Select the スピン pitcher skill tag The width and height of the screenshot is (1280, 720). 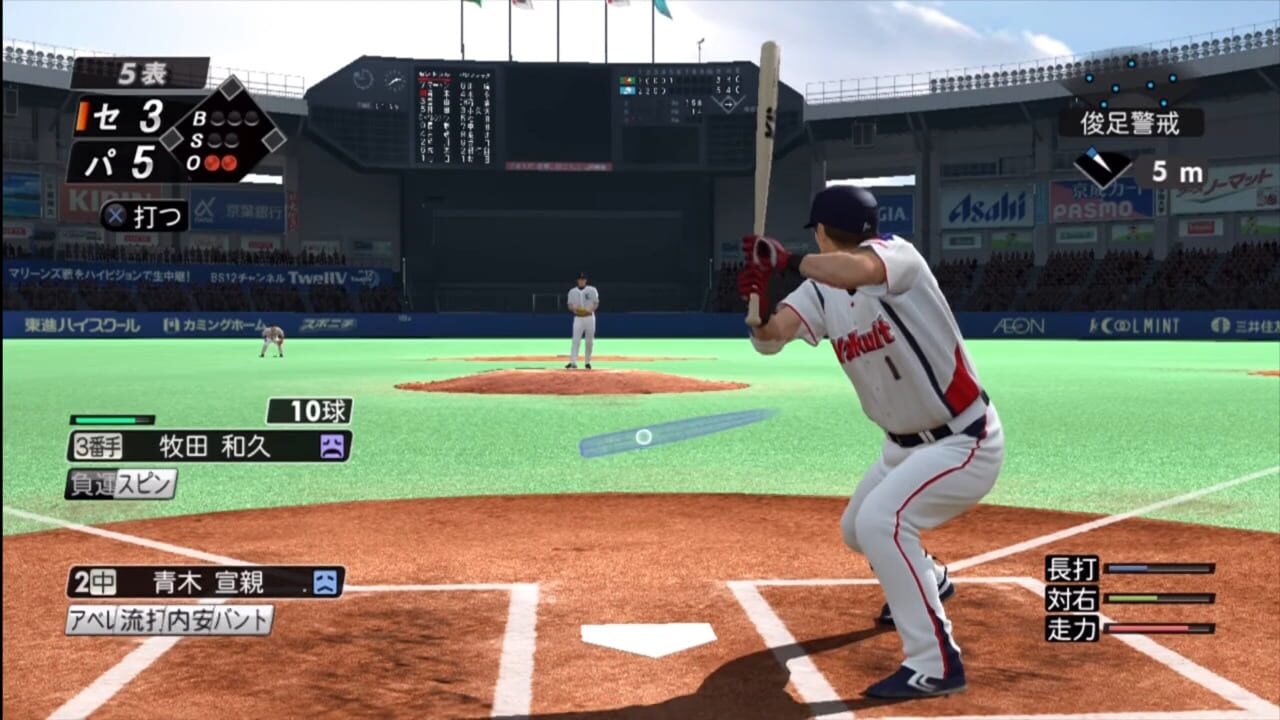[x=146, y=484]
